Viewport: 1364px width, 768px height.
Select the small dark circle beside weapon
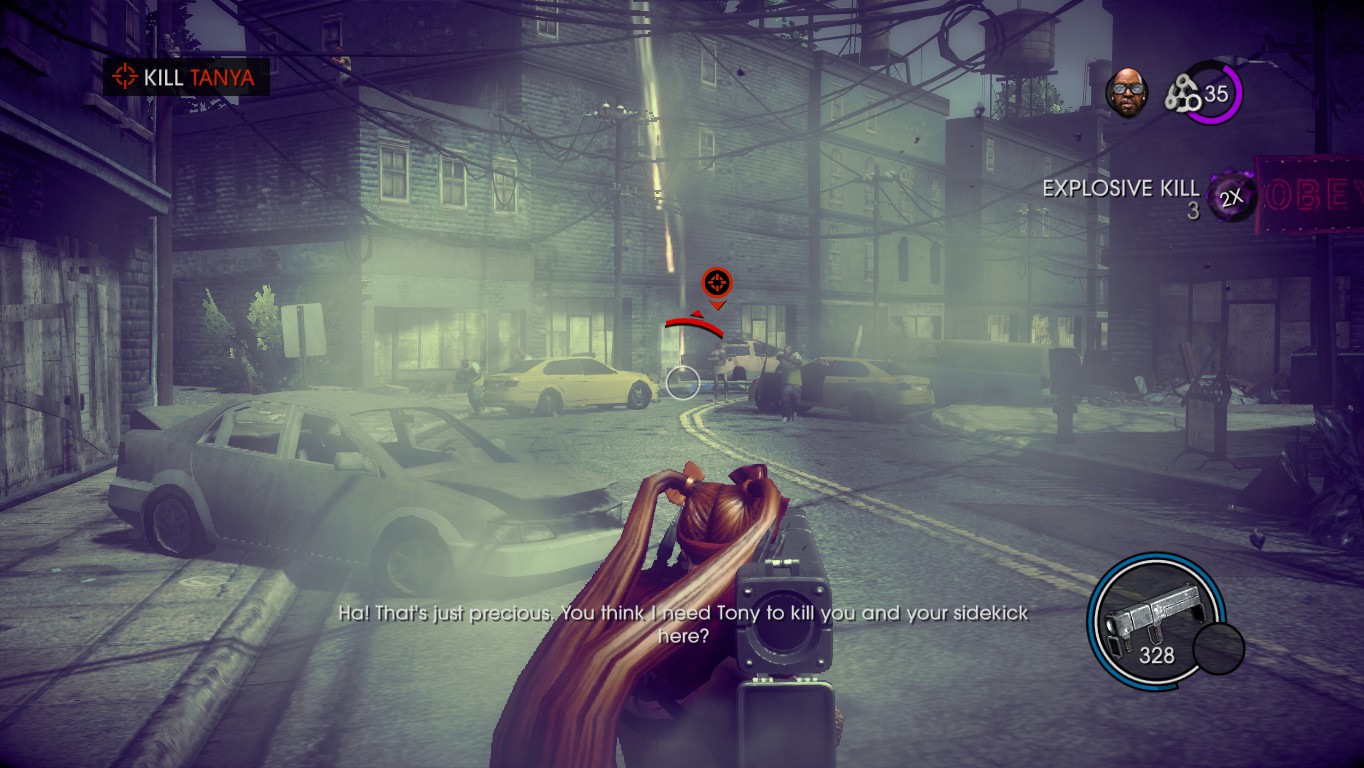point(1218,649)
